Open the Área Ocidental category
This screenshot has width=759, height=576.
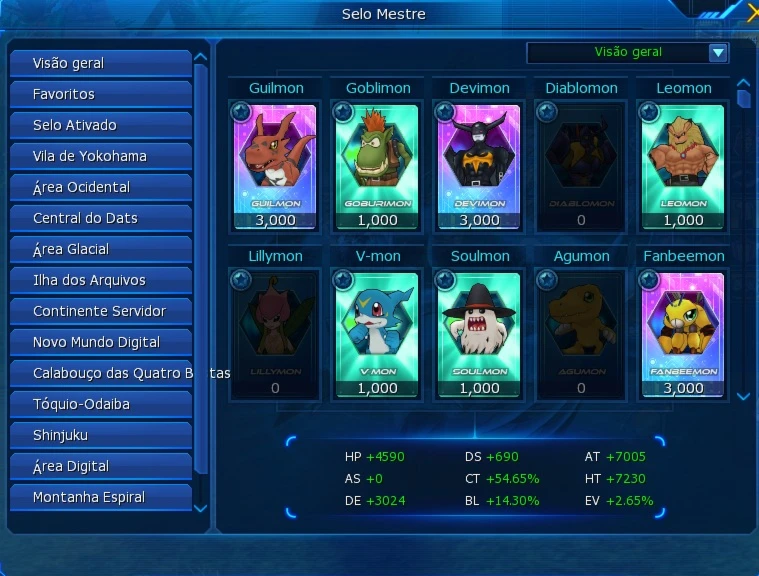[x=100, y=187]
